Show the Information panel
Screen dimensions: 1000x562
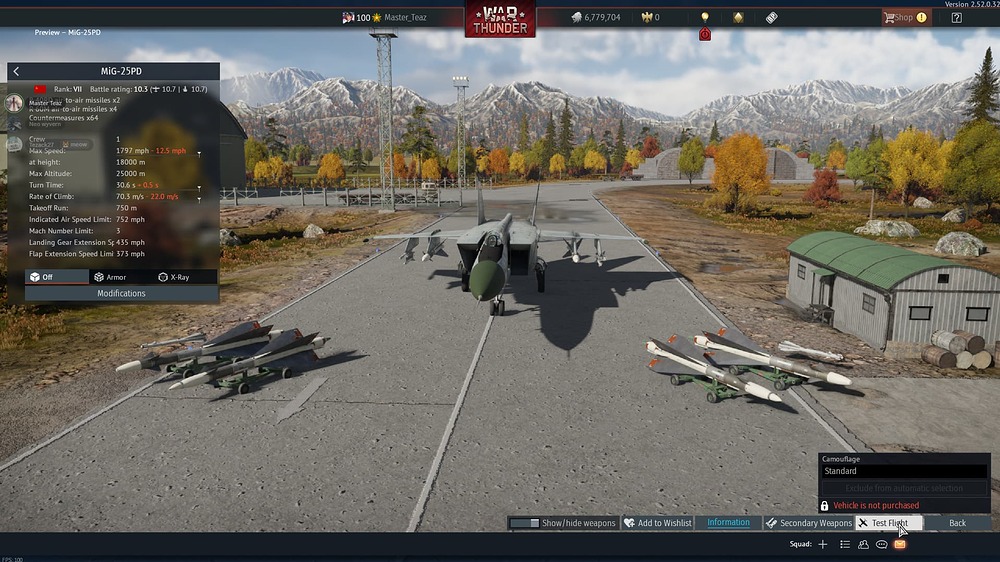click(728, 523)
